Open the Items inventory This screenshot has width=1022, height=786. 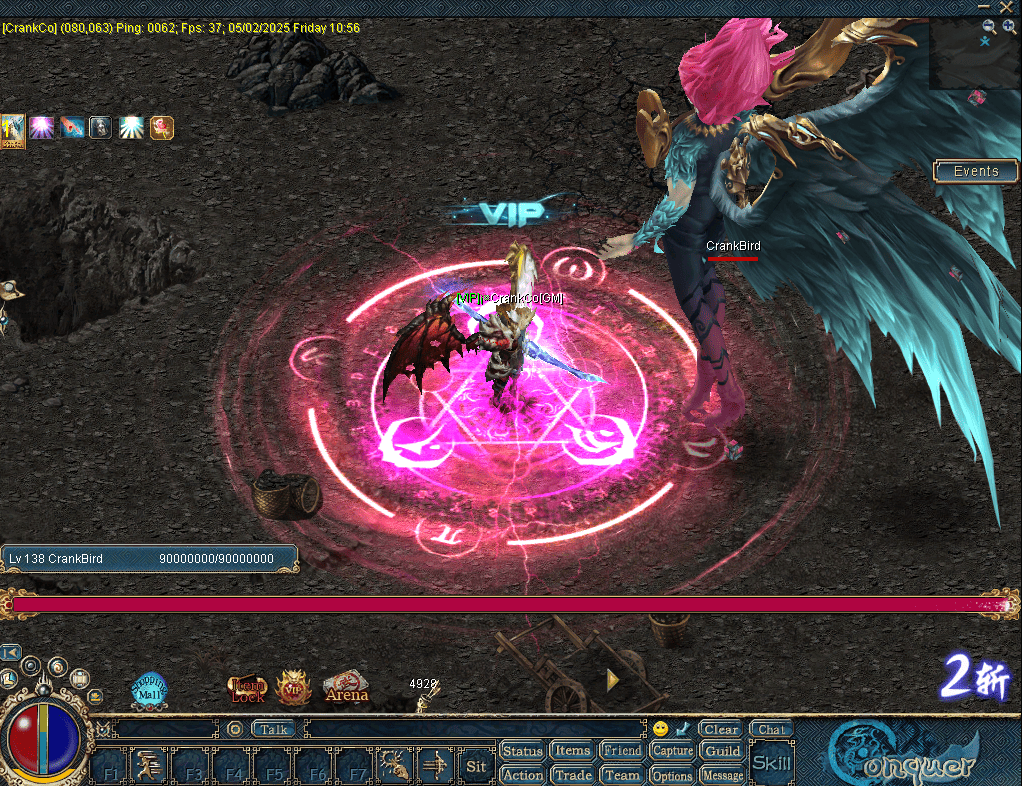[572, 751]
